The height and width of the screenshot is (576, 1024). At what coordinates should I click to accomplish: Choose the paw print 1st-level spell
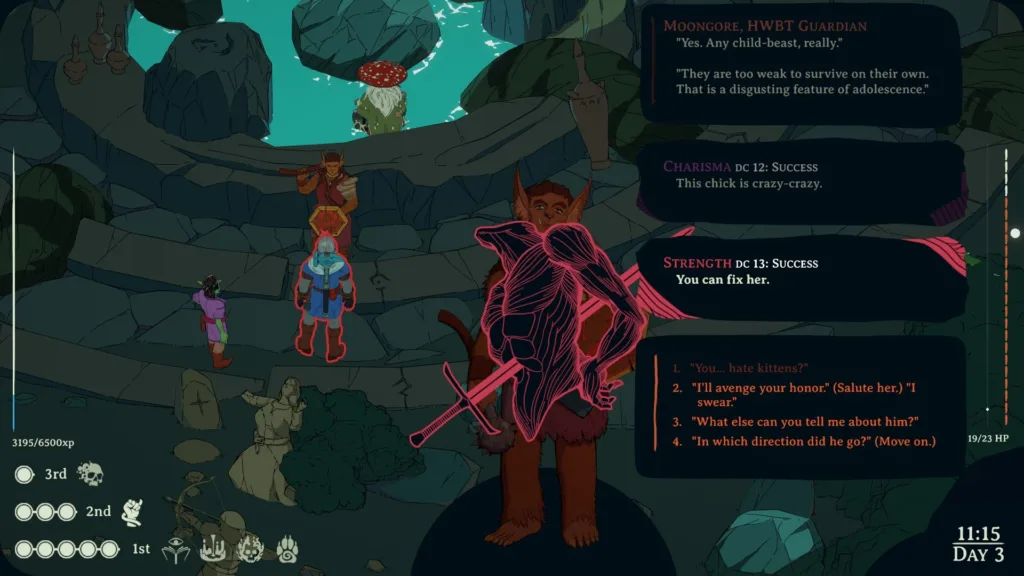pyautogui.click(x=287, y=548)
